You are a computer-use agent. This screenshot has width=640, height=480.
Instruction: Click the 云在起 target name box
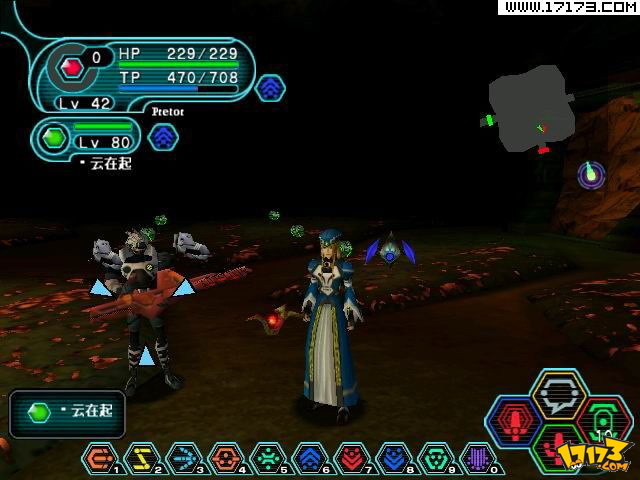click(x=67, y=413)
